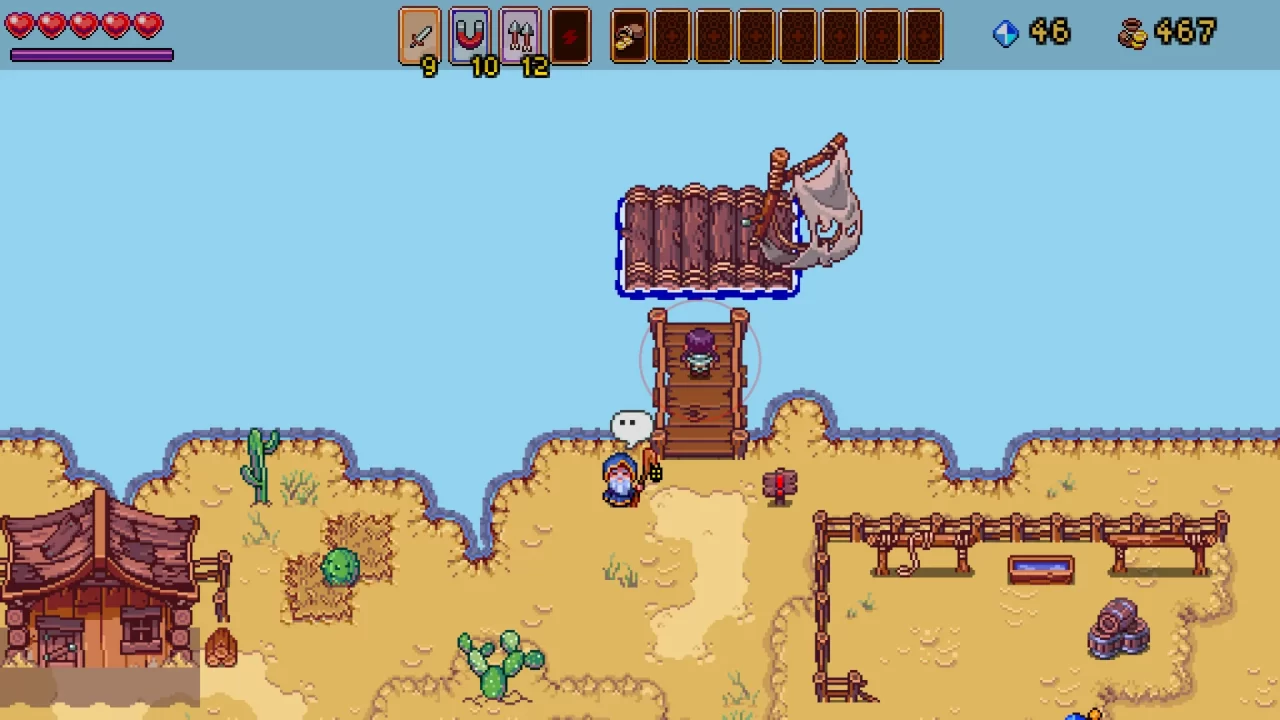Click the last heart of the health bar
Screen dimensions: 1280x720
(x=148, y=25)
